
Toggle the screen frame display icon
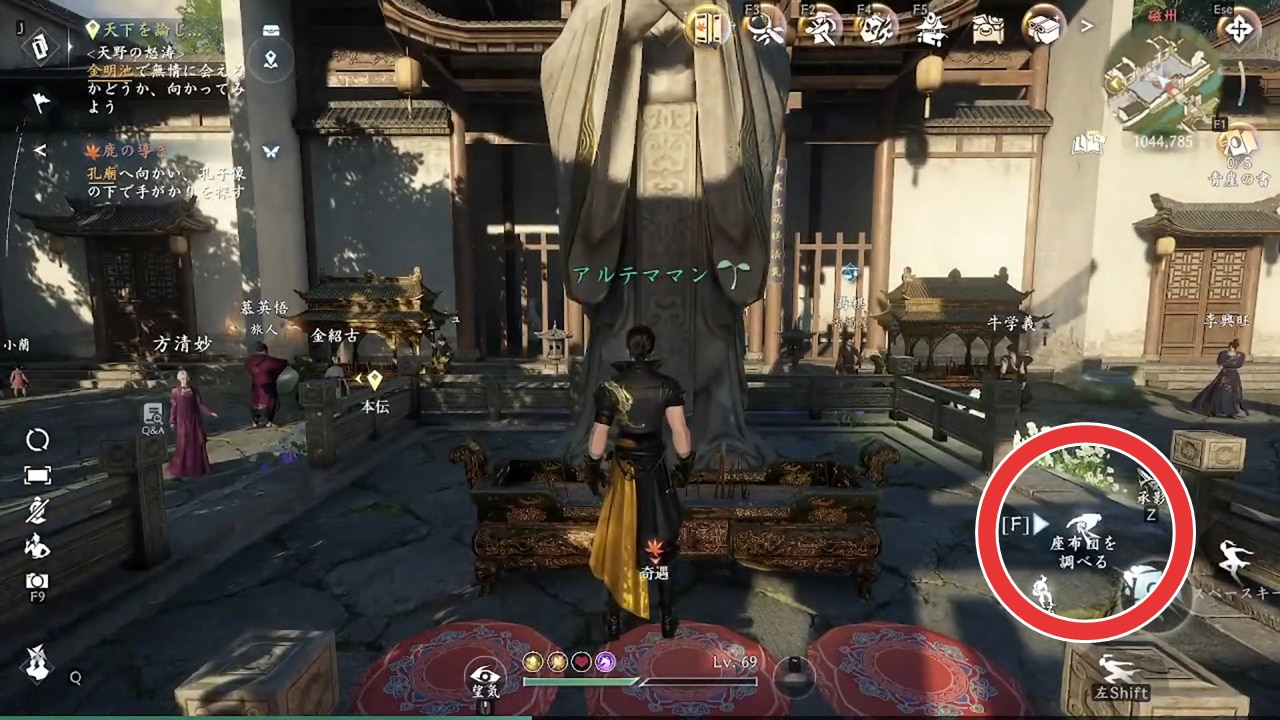[38, 476]
